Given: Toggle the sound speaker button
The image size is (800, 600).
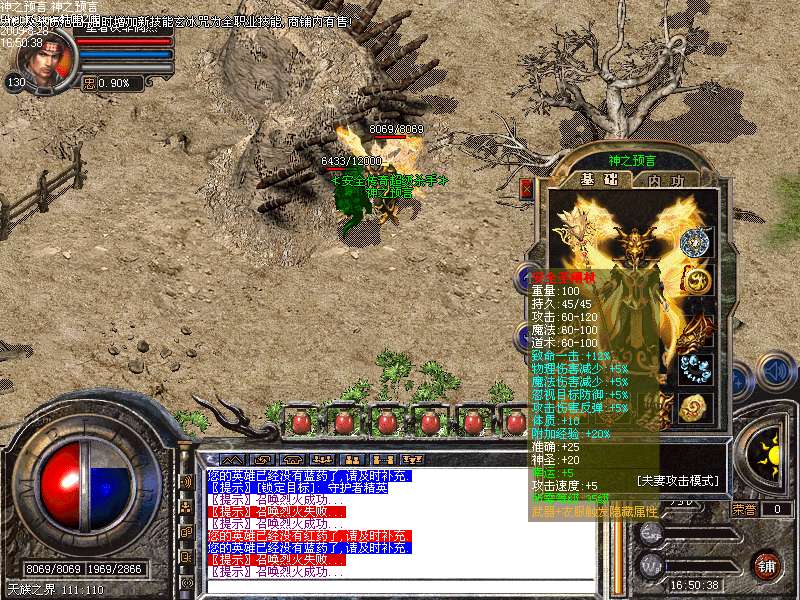Looking at the screenshot, I should (774, 372).
